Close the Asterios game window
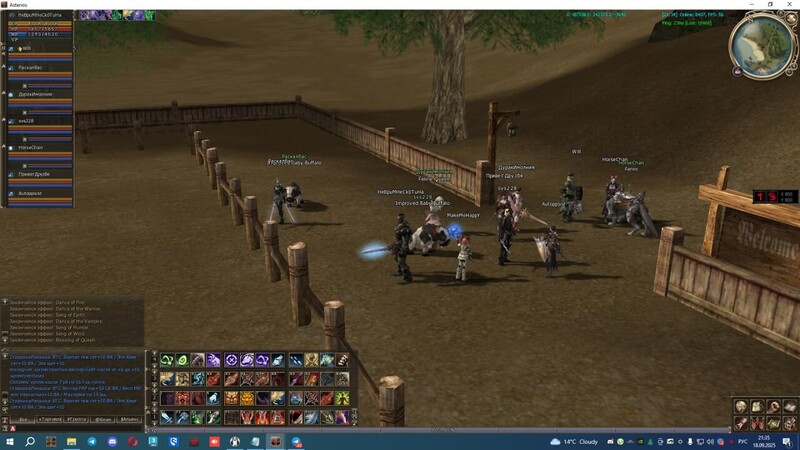The height and width of the screenshot is (450, 800). 787,4
